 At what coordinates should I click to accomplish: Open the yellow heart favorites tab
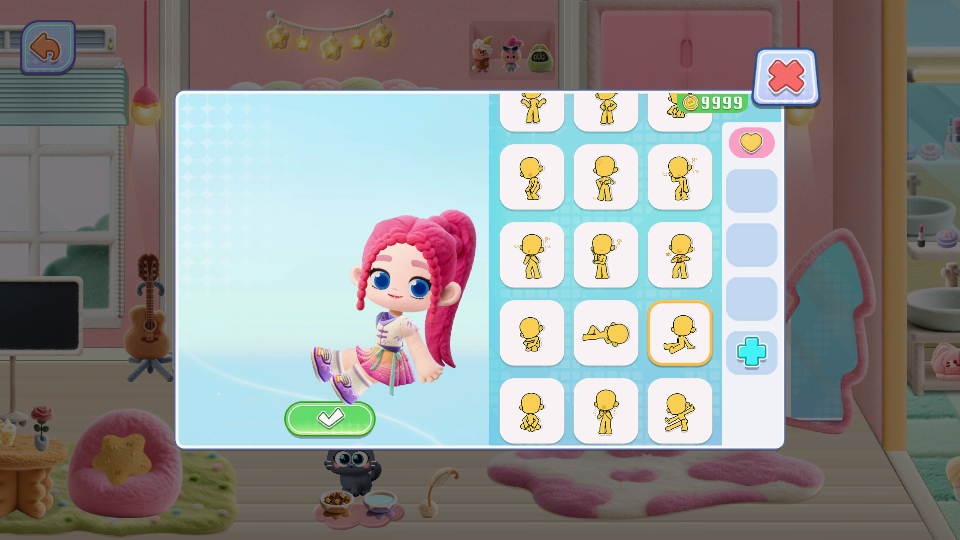(751, 143)
